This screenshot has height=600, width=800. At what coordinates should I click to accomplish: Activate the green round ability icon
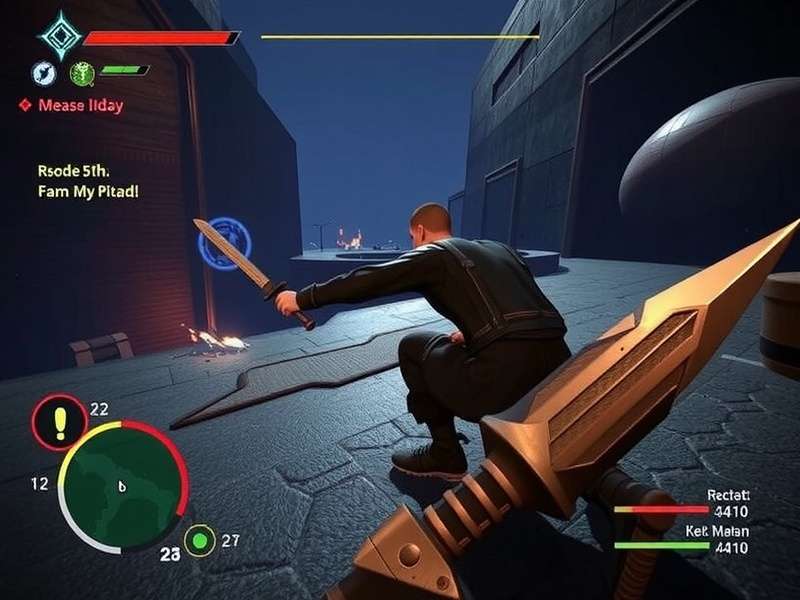[x=82, y=72]
